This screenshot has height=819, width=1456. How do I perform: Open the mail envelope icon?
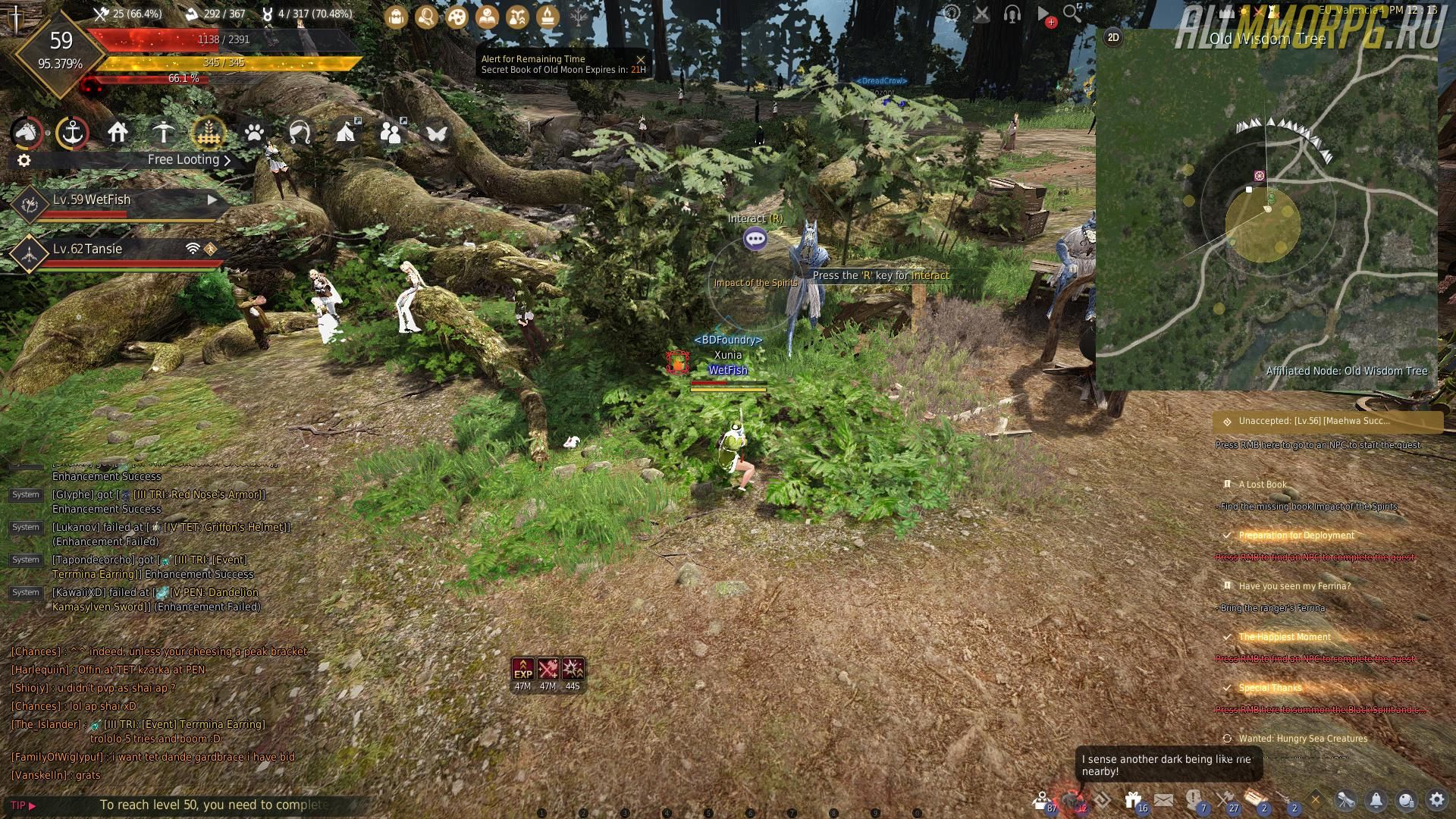pos(1164,799)
